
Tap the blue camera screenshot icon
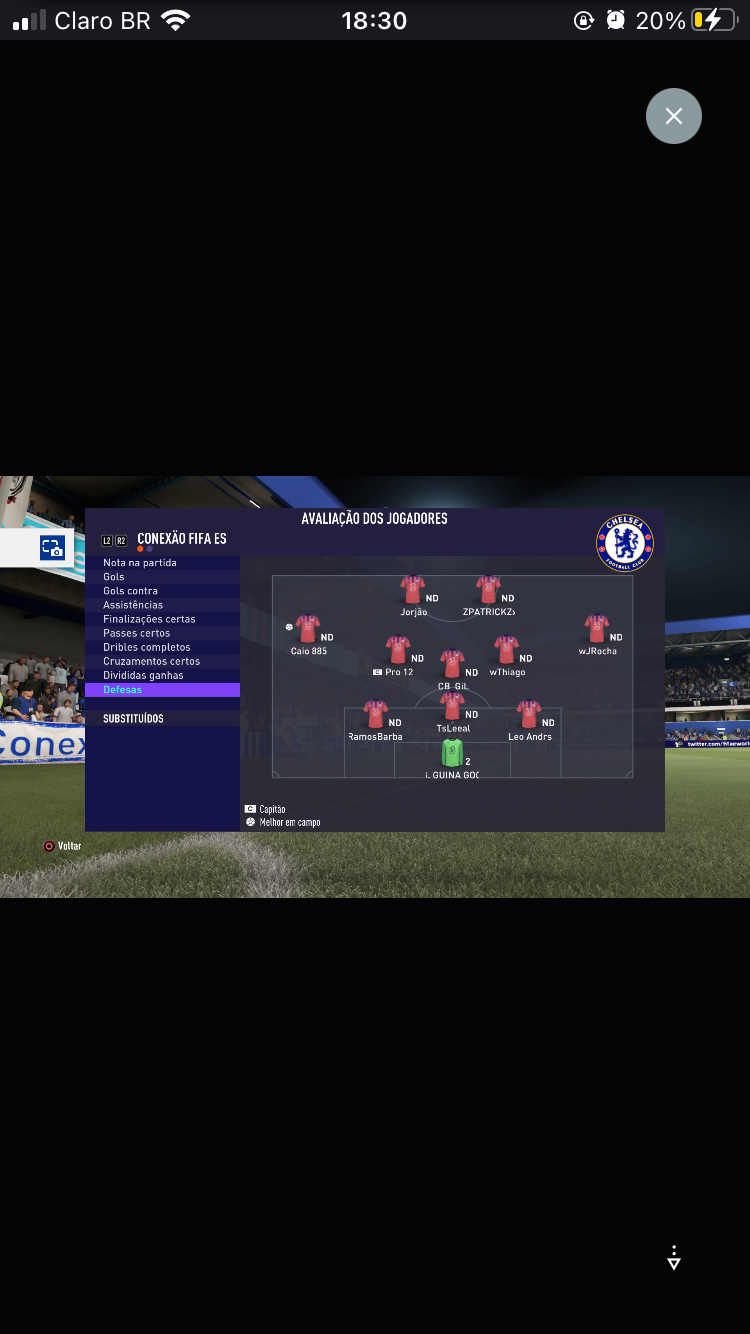[x=52, y=548]
